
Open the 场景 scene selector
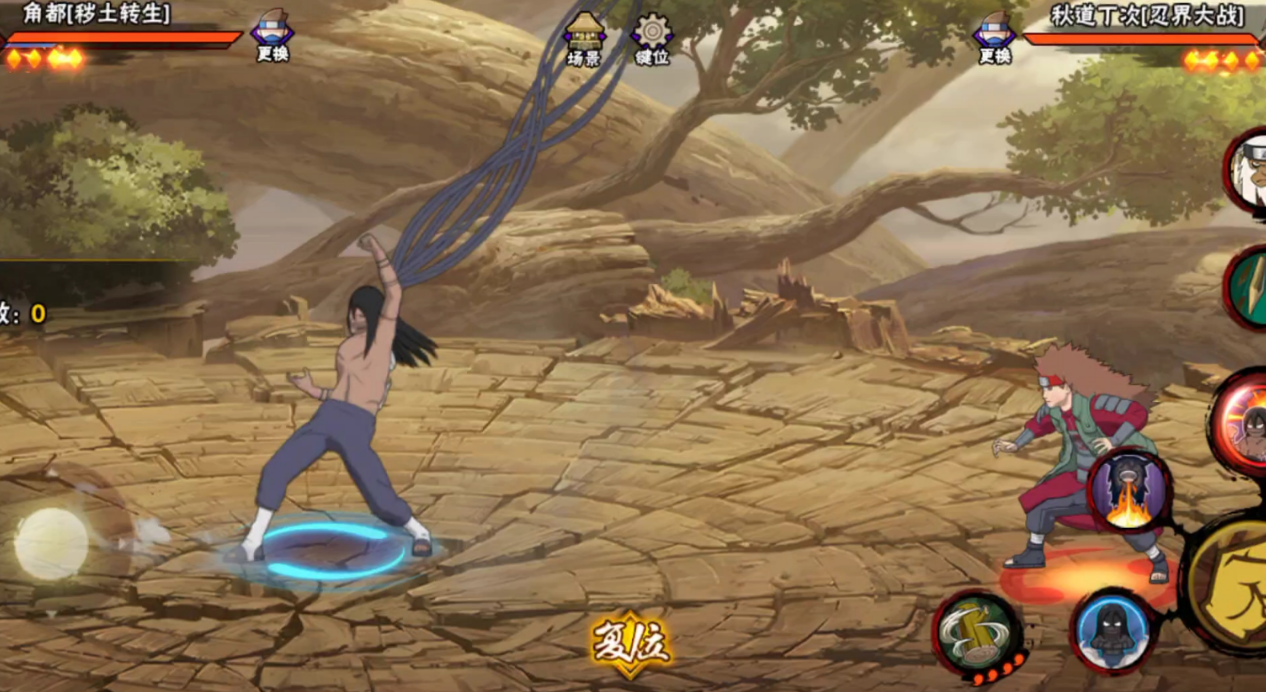pos(584,38)
